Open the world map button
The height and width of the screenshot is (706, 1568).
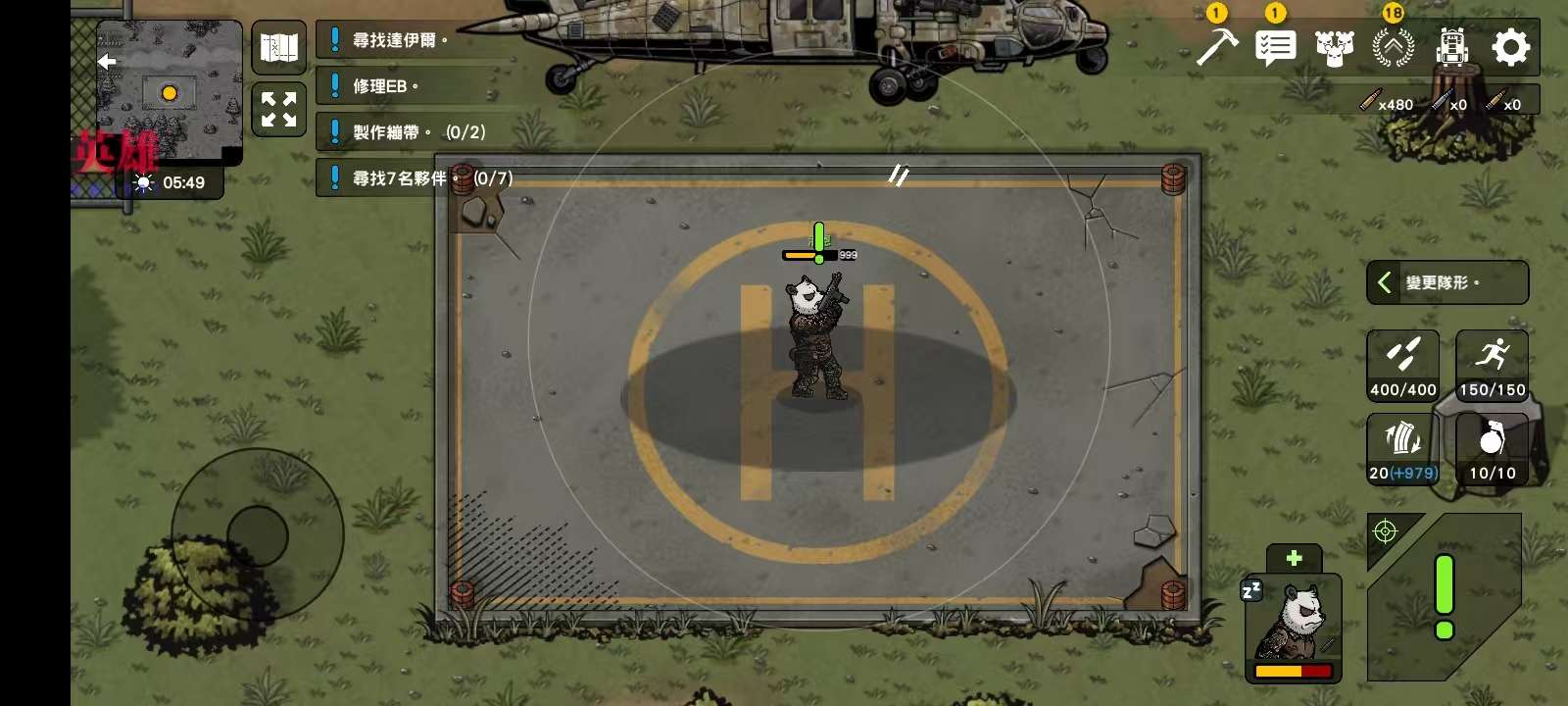[279, 47]
